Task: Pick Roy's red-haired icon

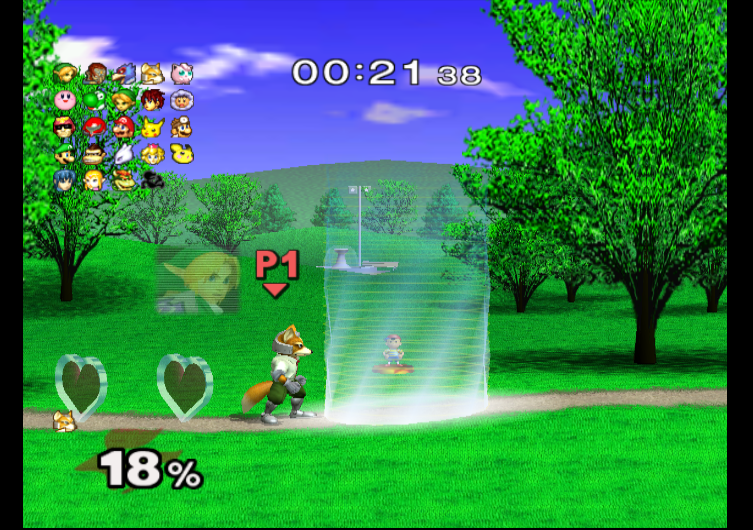Action: coord(153,100)
